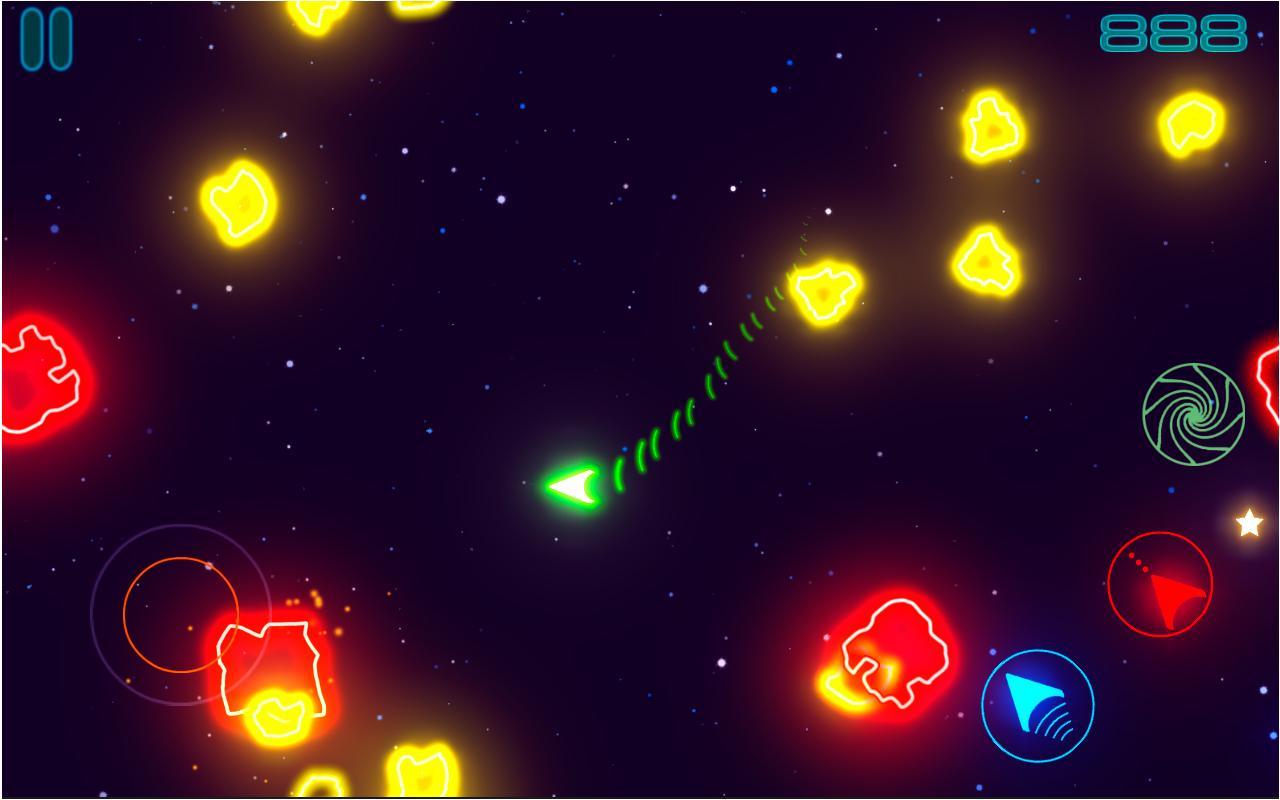This screenshot has width=1280, height=800.
Task: Tap the yellow asteroid above the green exhaust trail
Action: [x=823, y=292]
